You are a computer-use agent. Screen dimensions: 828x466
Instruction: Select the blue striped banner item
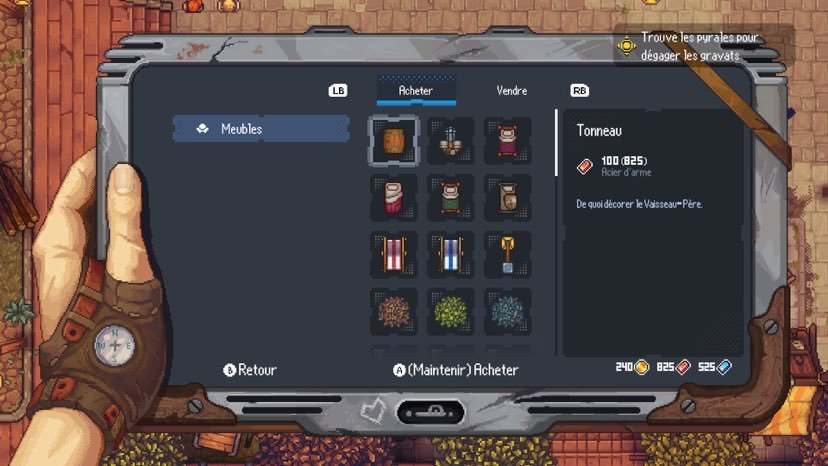450,255
